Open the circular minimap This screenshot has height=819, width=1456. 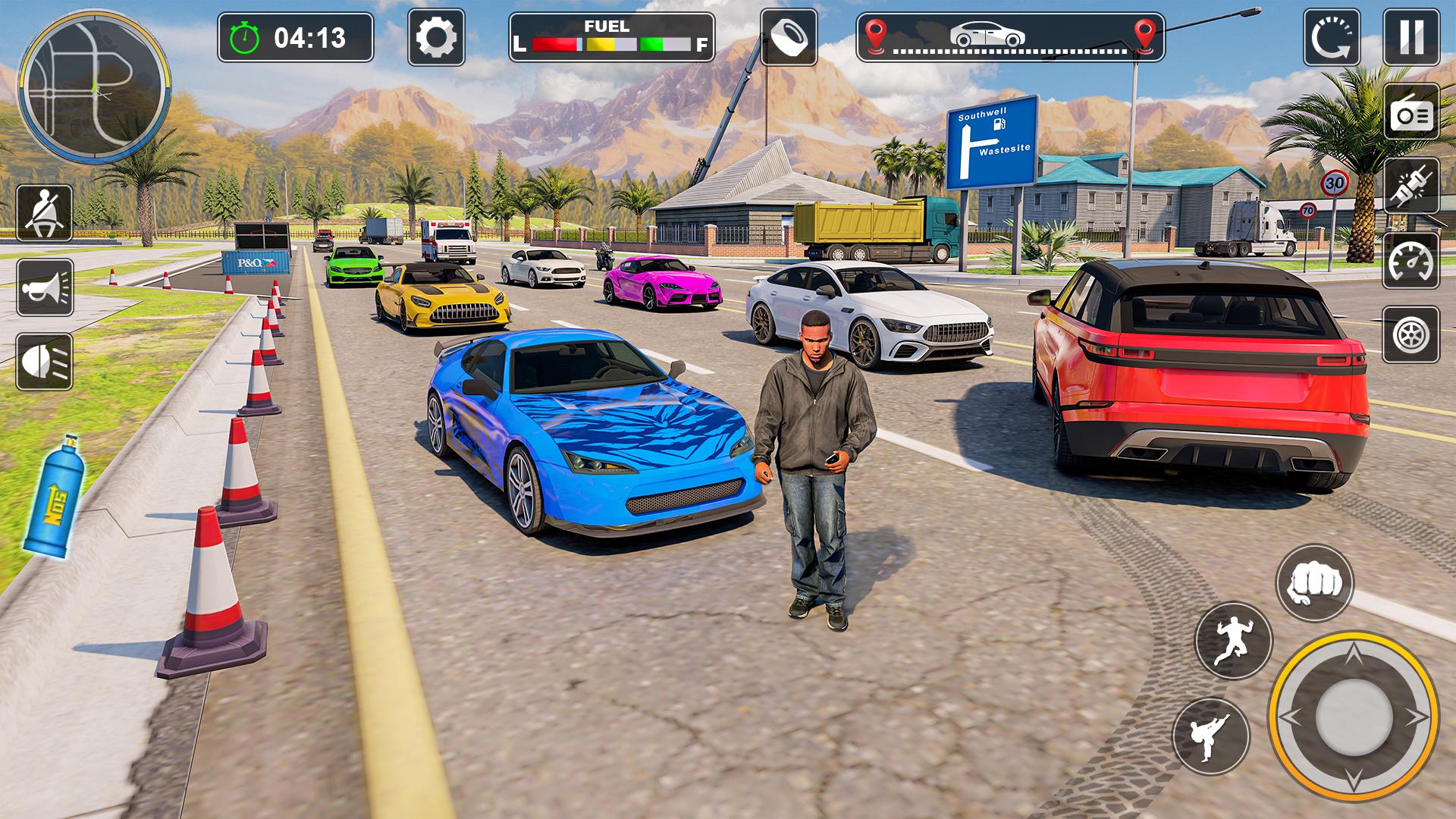94,85
